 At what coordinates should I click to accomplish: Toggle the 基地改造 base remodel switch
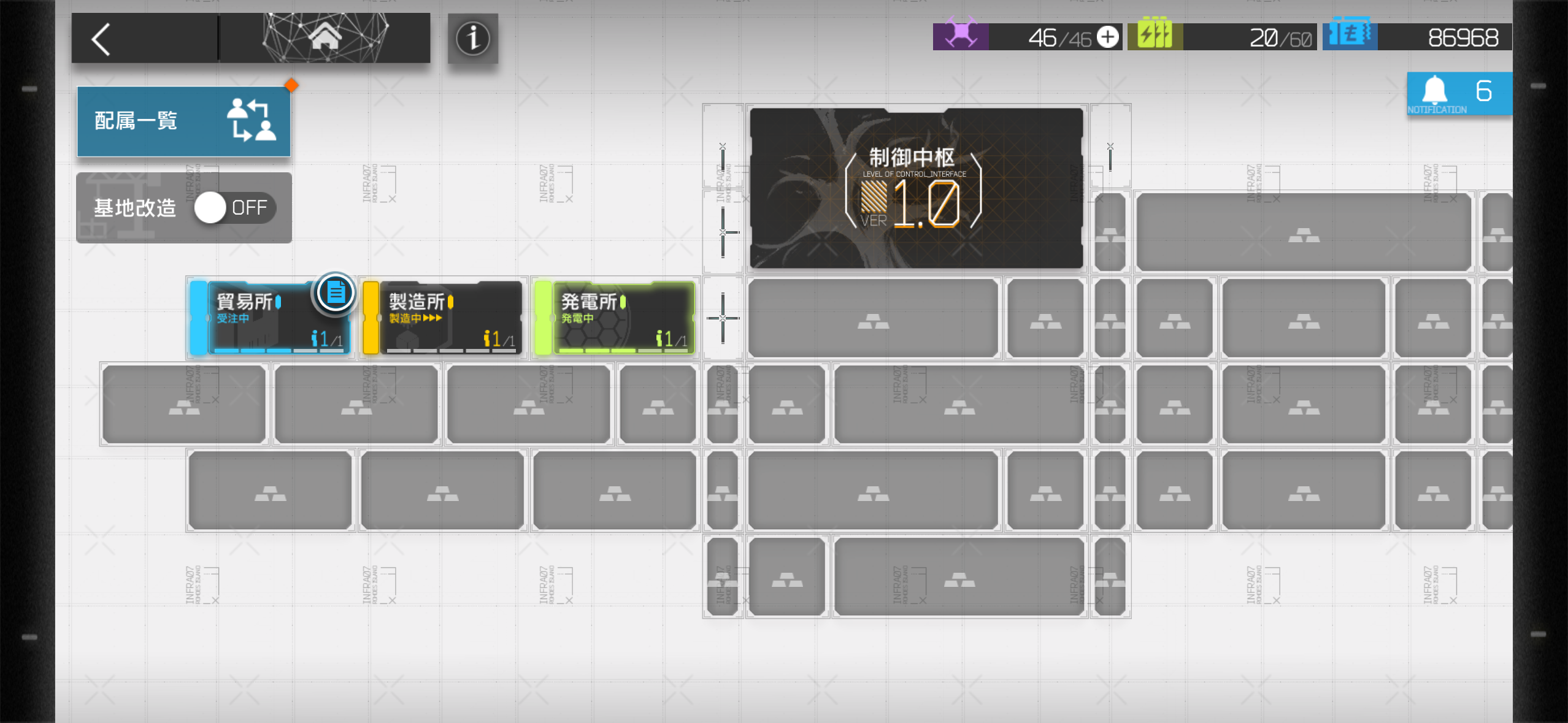pos(235,208)
